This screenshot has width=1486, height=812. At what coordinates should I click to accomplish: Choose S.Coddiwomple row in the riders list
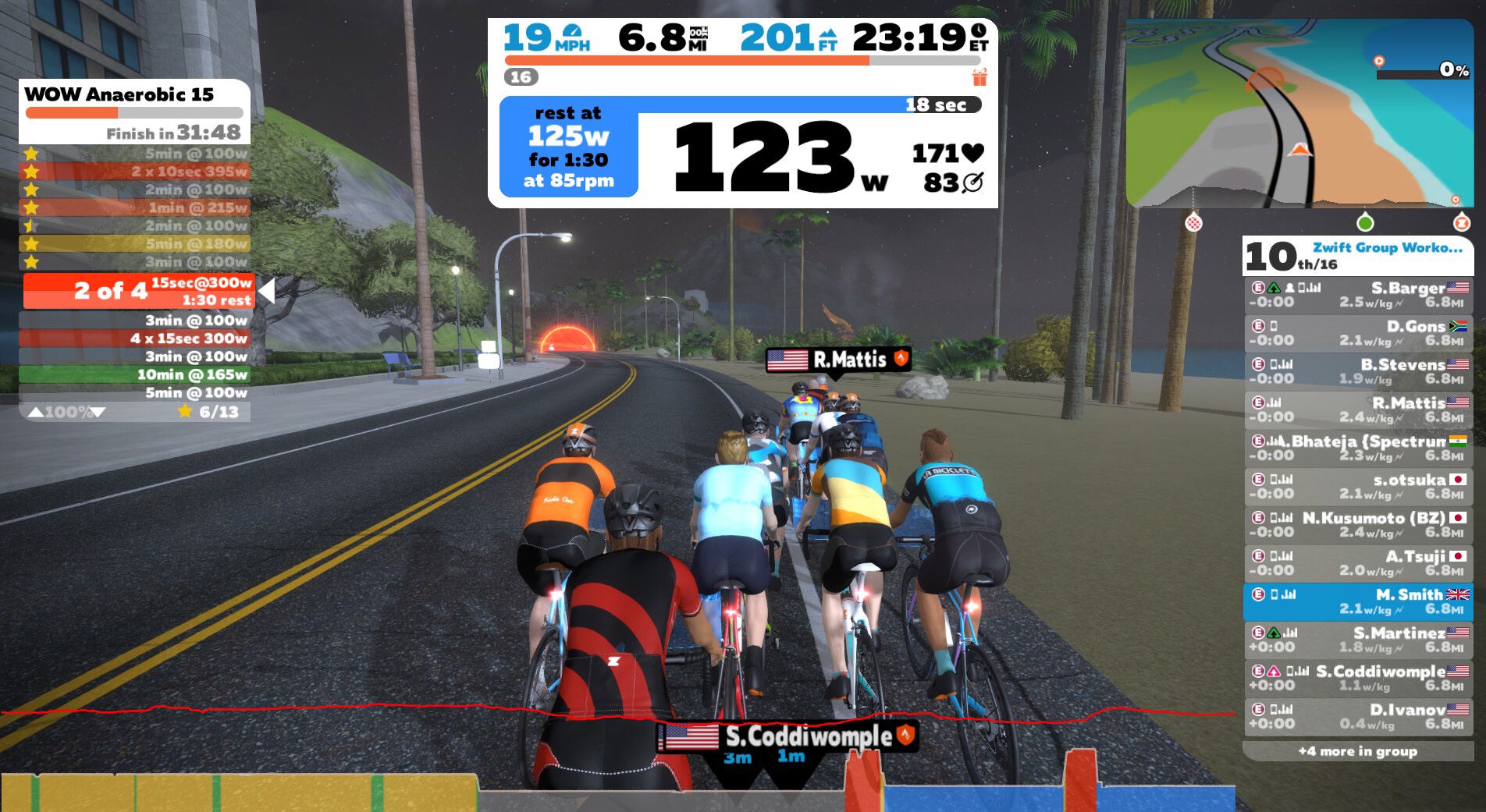pos(1357,678)
